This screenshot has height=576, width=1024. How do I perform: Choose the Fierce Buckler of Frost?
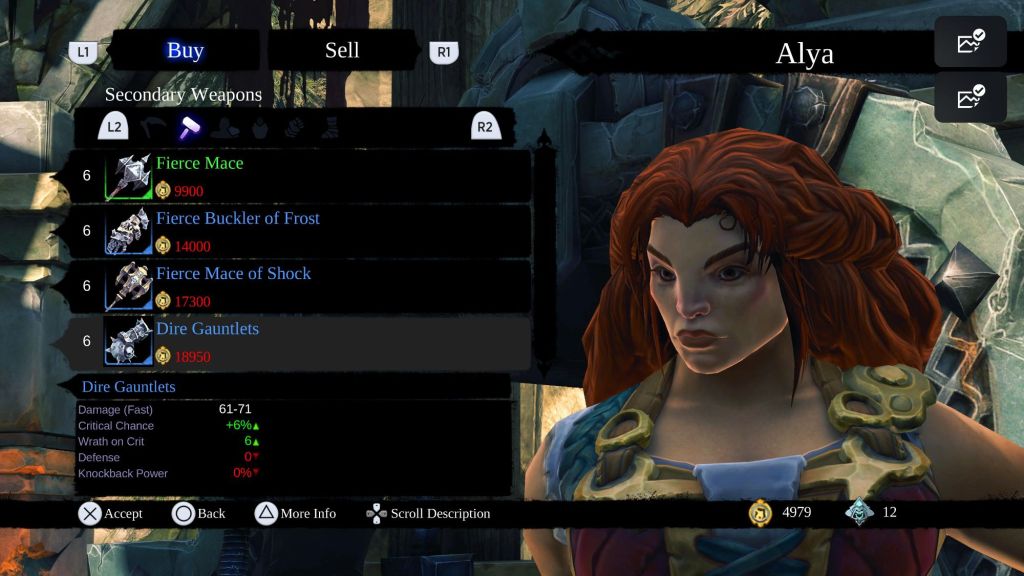click(x=290, y=231)
